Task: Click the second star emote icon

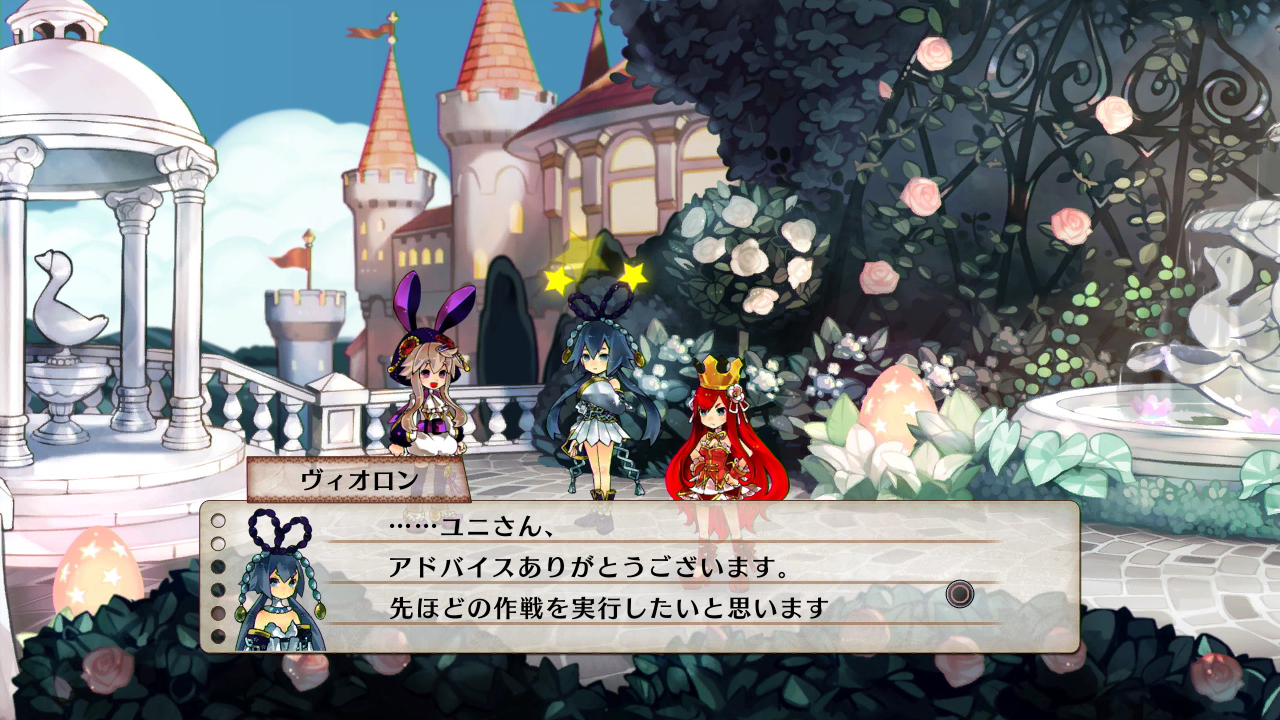Action: tap(636, 272)
